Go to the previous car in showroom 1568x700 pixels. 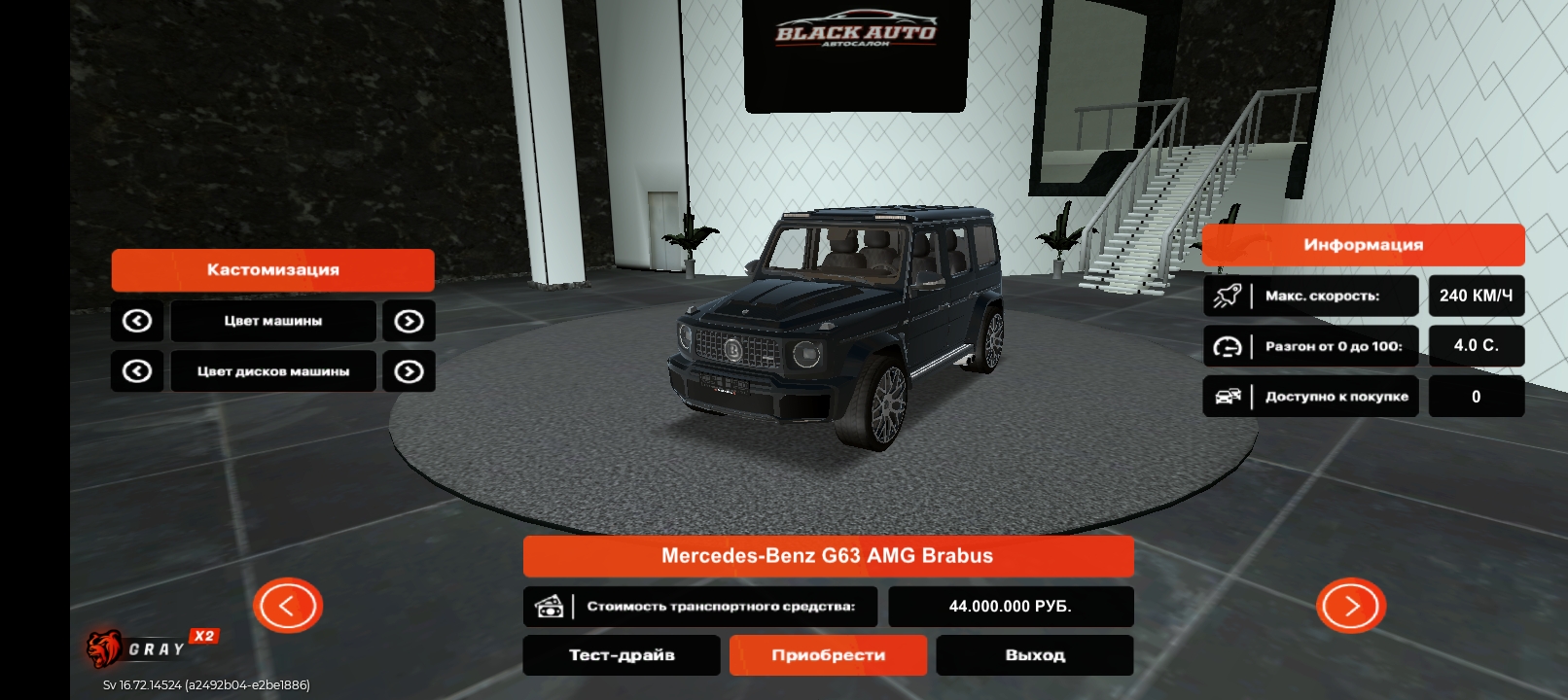tap(288, 606)
